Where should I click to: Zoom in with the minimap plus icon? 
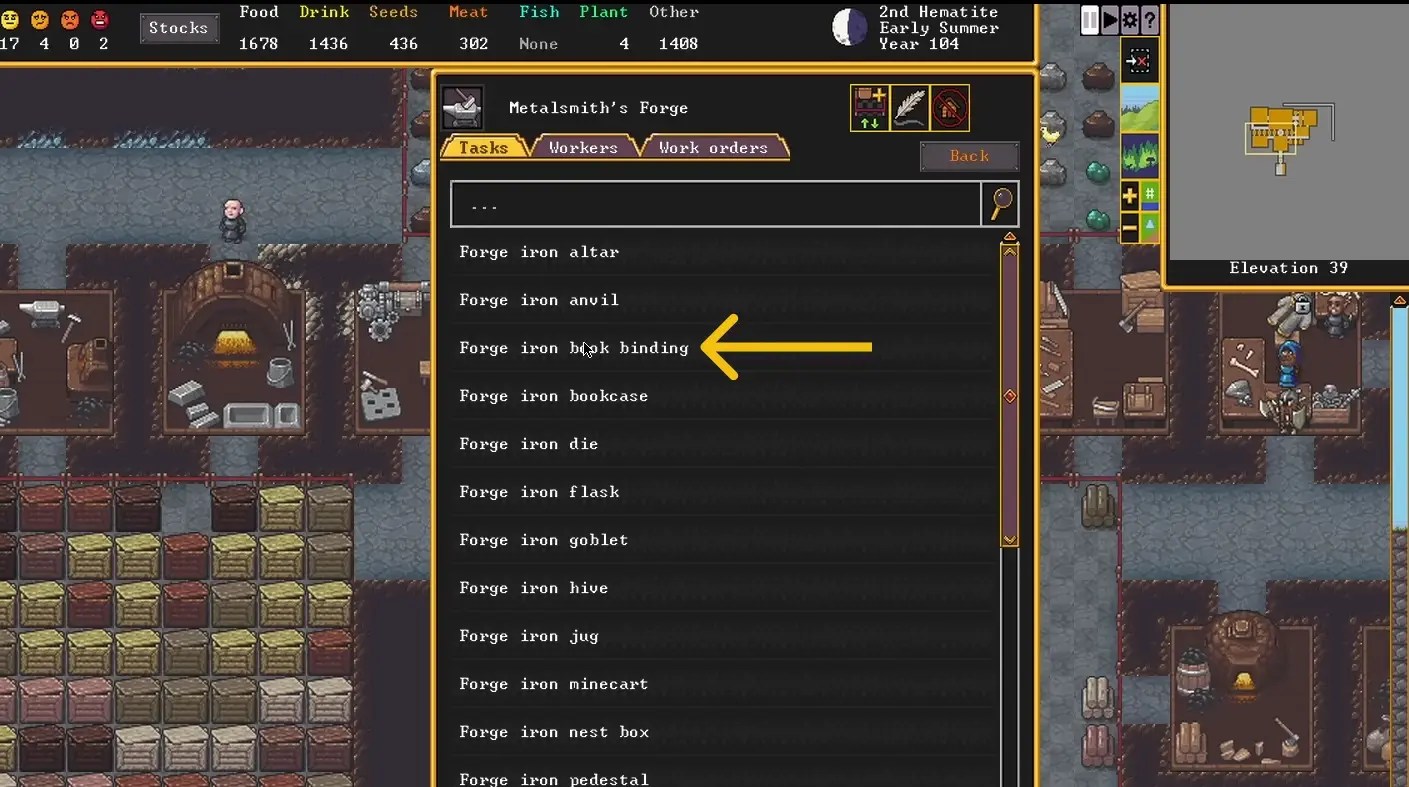click(1131, 196)
